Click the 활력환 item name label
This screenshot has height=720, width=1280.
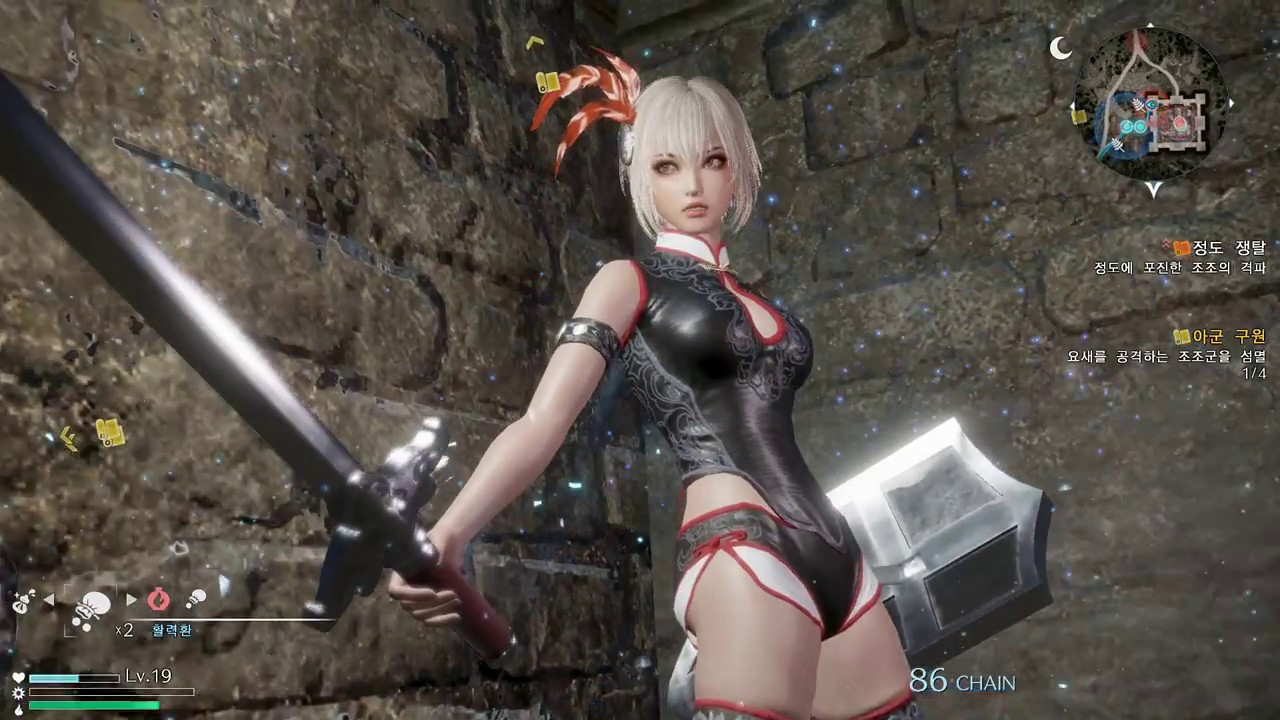coord(172,629)
